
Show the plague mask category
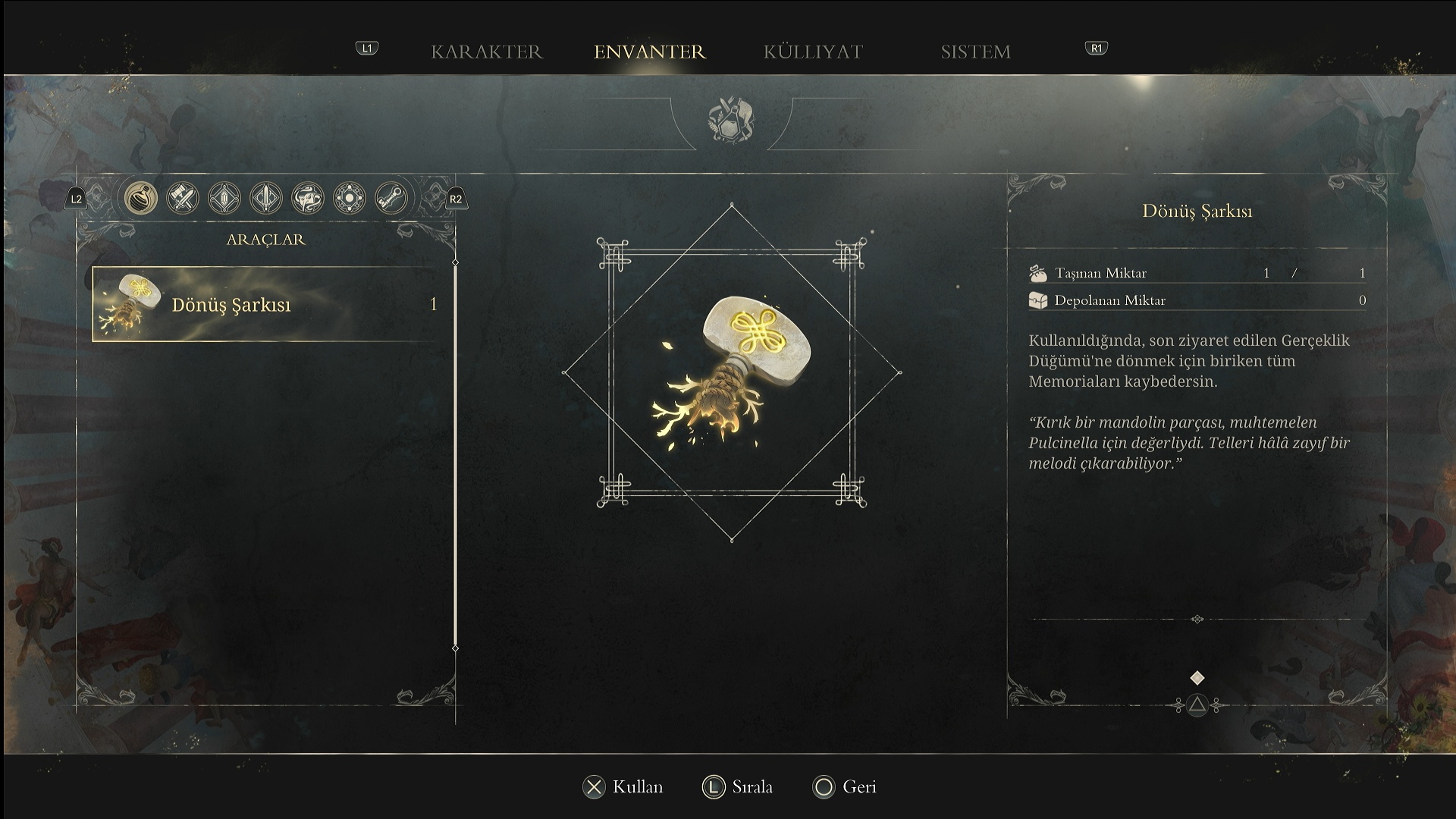[308, 199]
